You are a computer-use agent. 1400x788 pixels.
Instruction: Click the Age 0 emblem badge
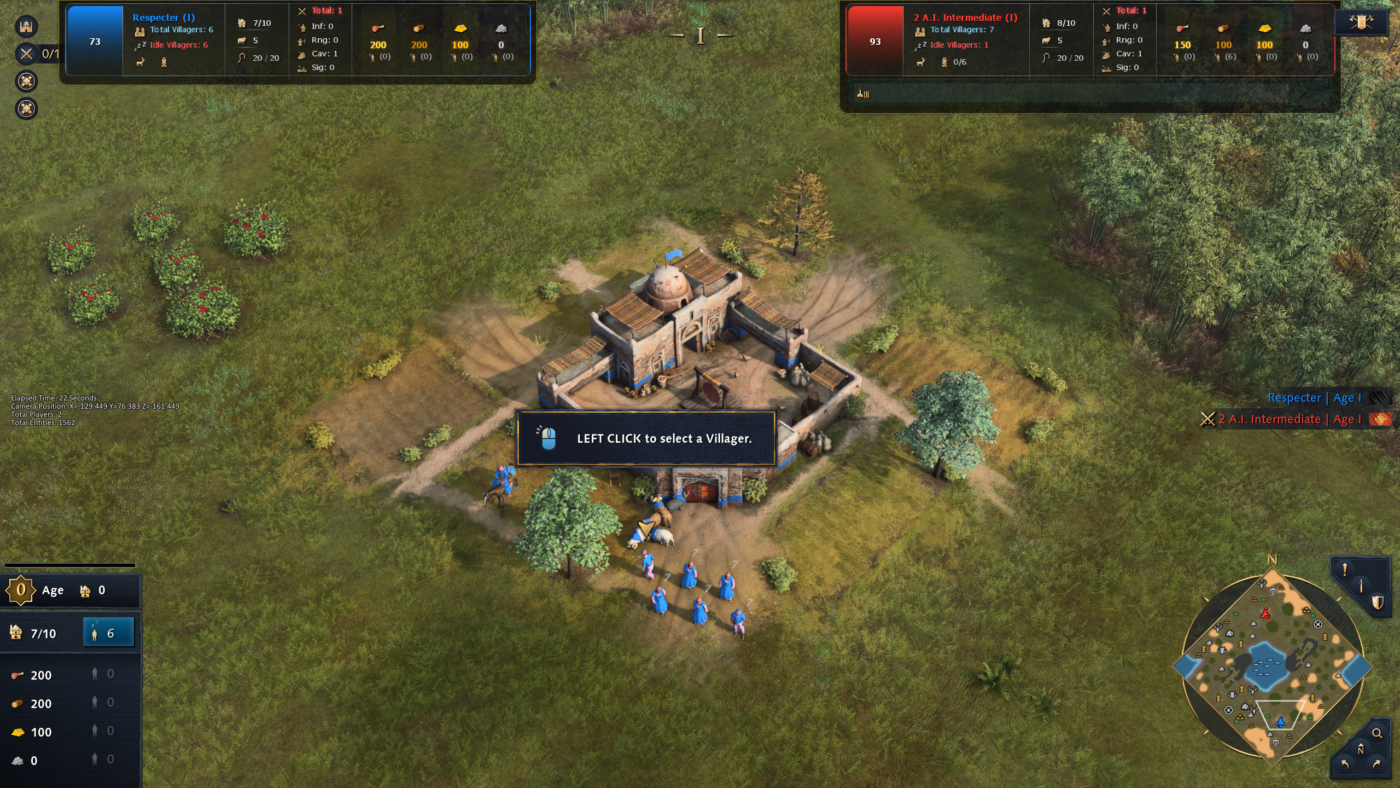pyautogui.click(x=21, y=590)
